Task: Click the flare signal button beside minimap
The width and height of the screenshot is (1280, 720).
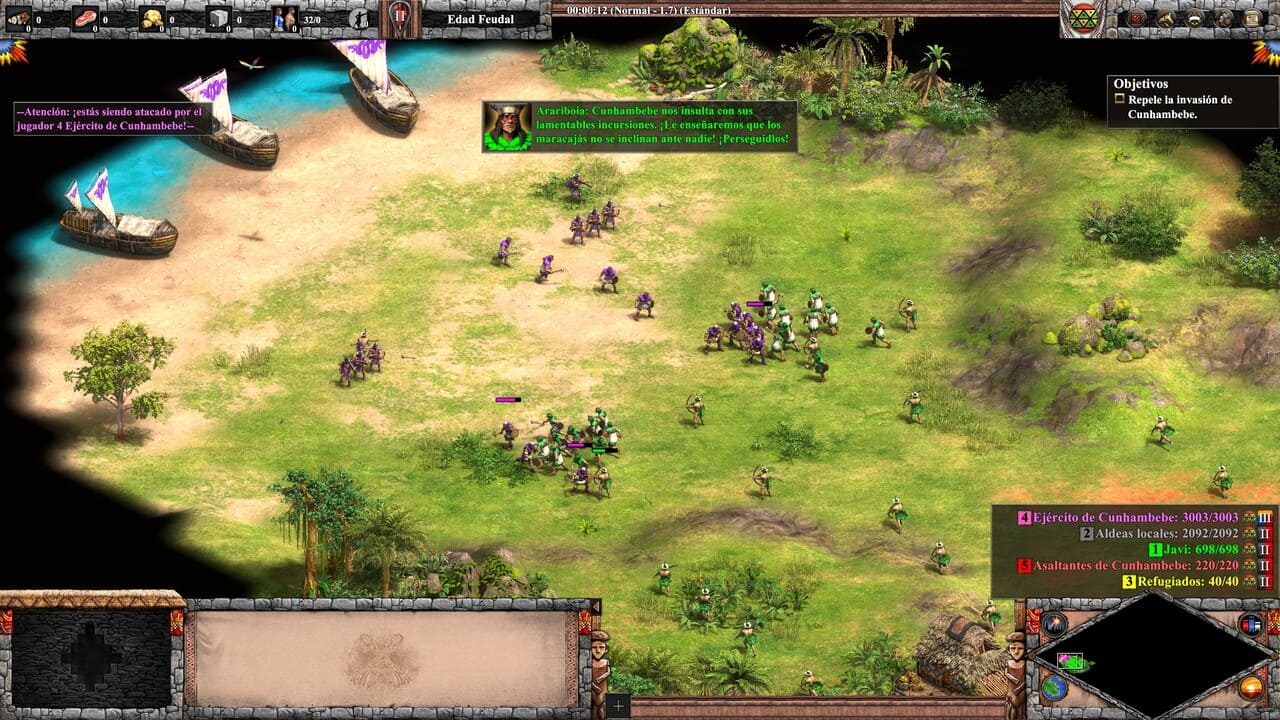Action: tap(1054, 624)
